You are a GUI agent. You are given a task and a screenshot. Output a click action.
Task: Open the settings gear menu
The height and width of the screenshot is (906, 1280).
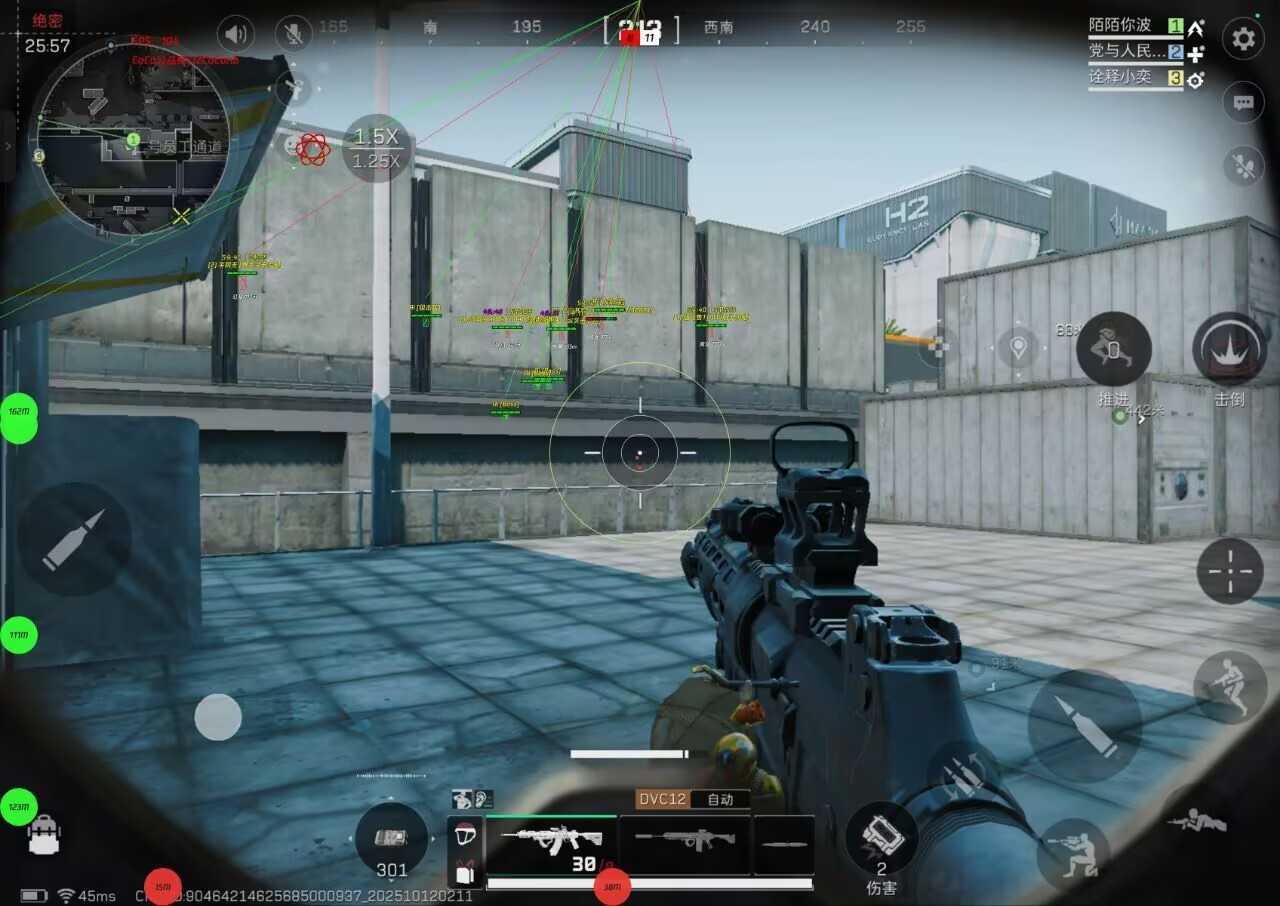point(1243,39)
